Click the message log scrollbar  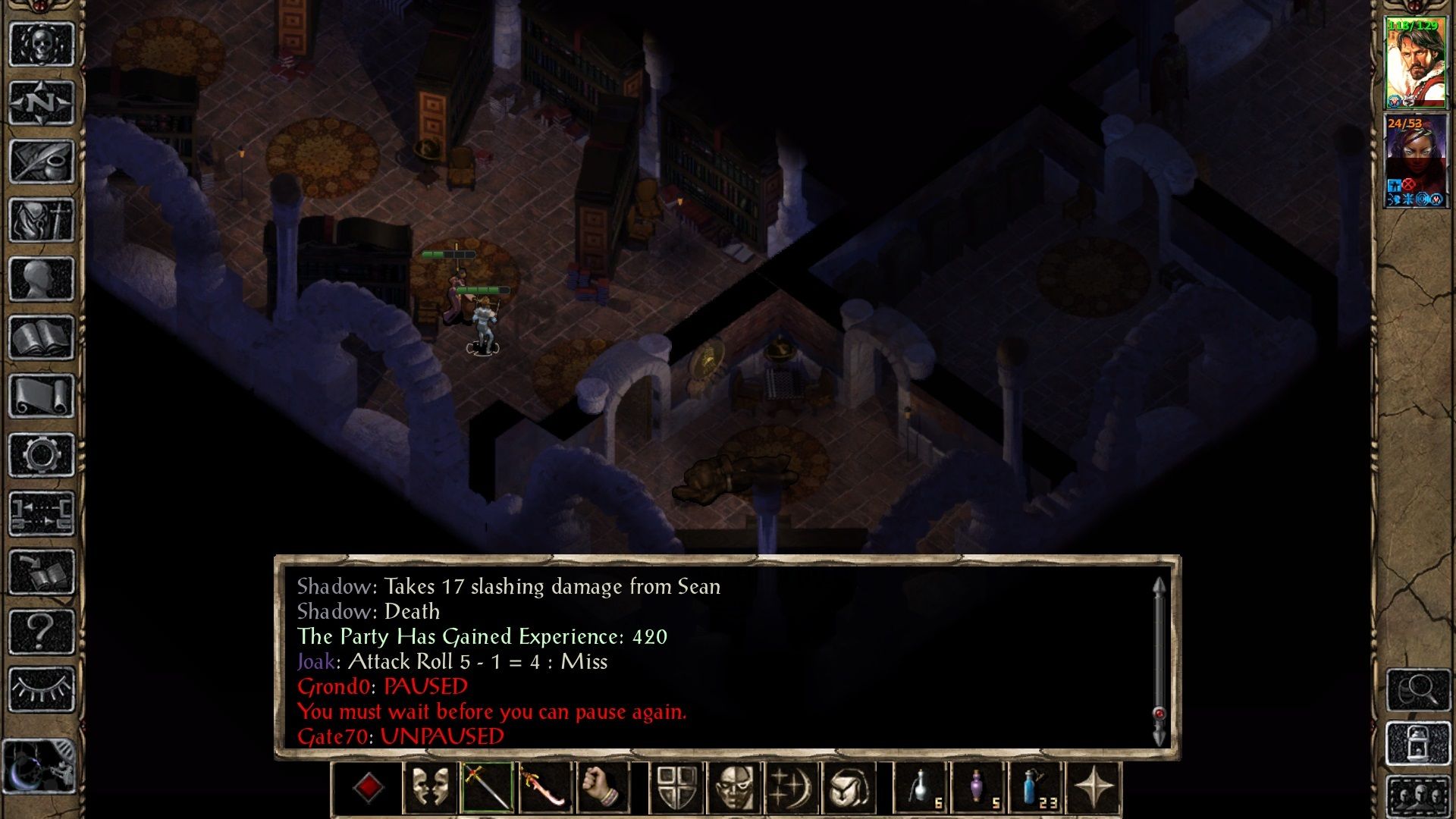pos(1159,660)
